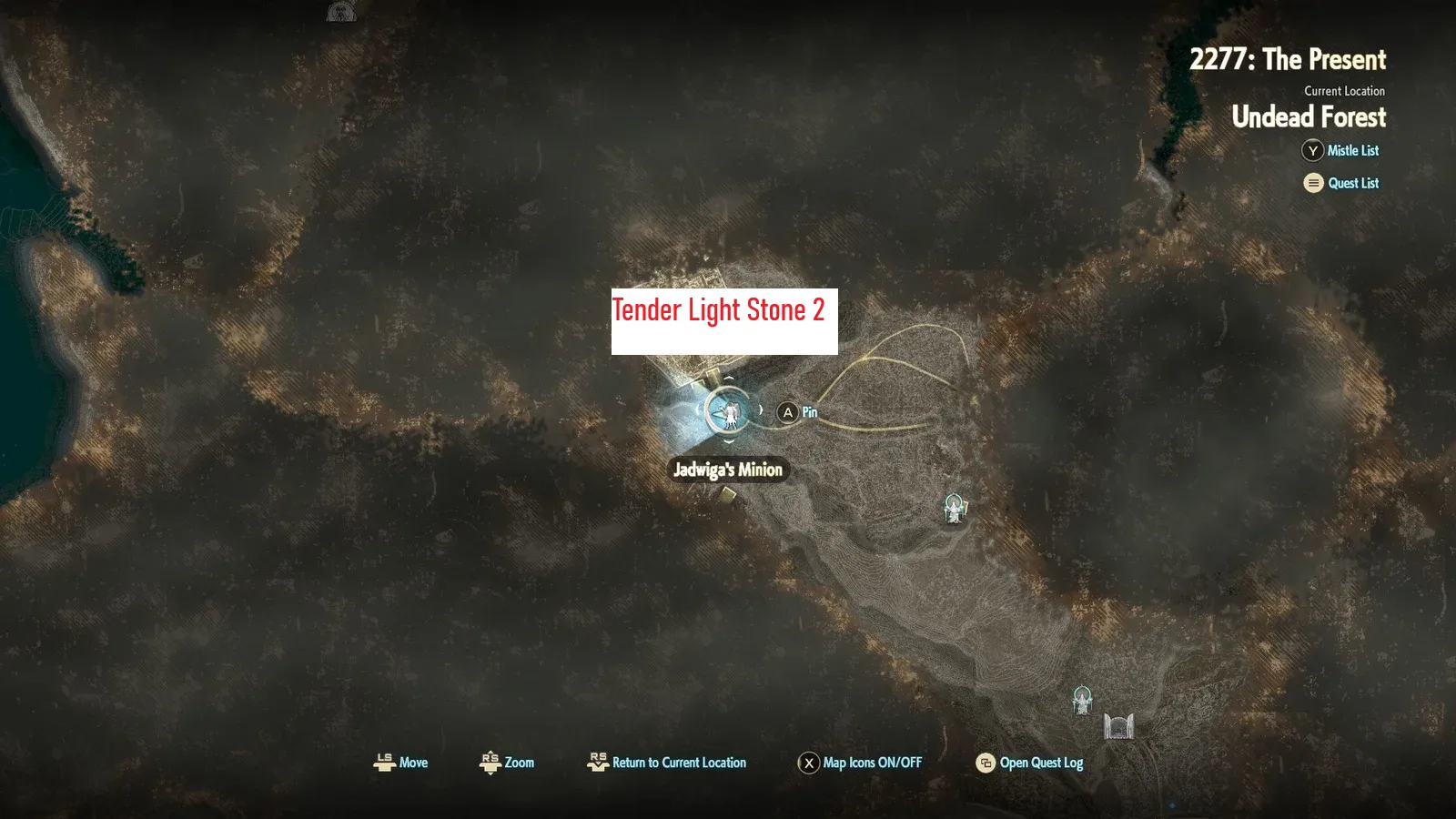
Task: Open the Mistle List
Action: [1340, 151]
